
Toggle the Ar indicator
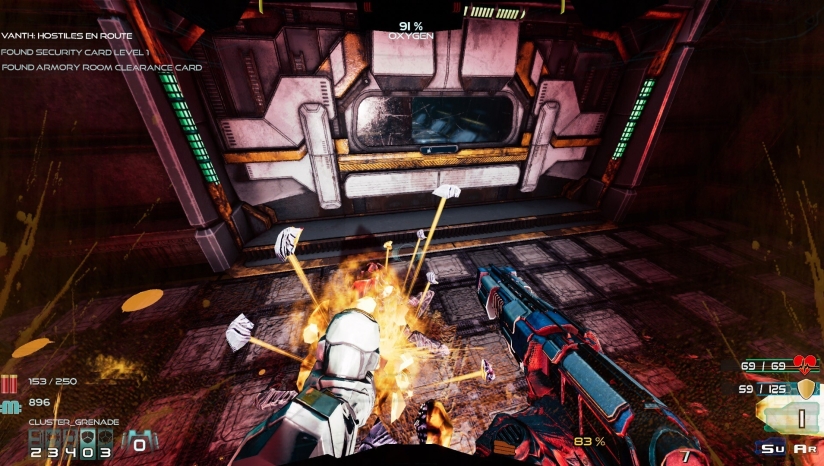803,449
